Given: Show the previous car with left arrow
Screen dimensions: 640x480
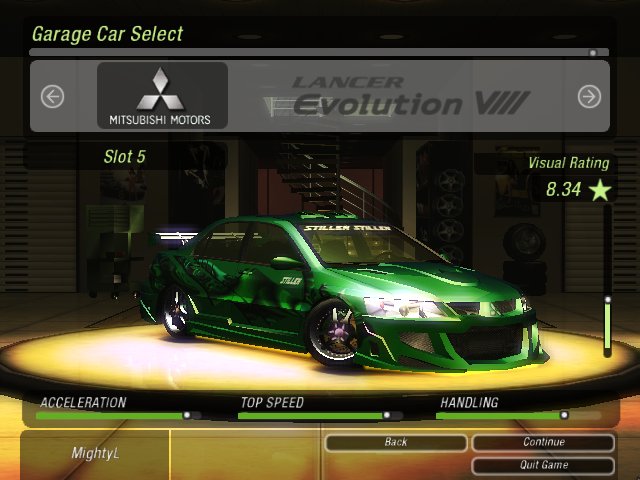Looking at the screenshot, I should [x=52, y=96].
